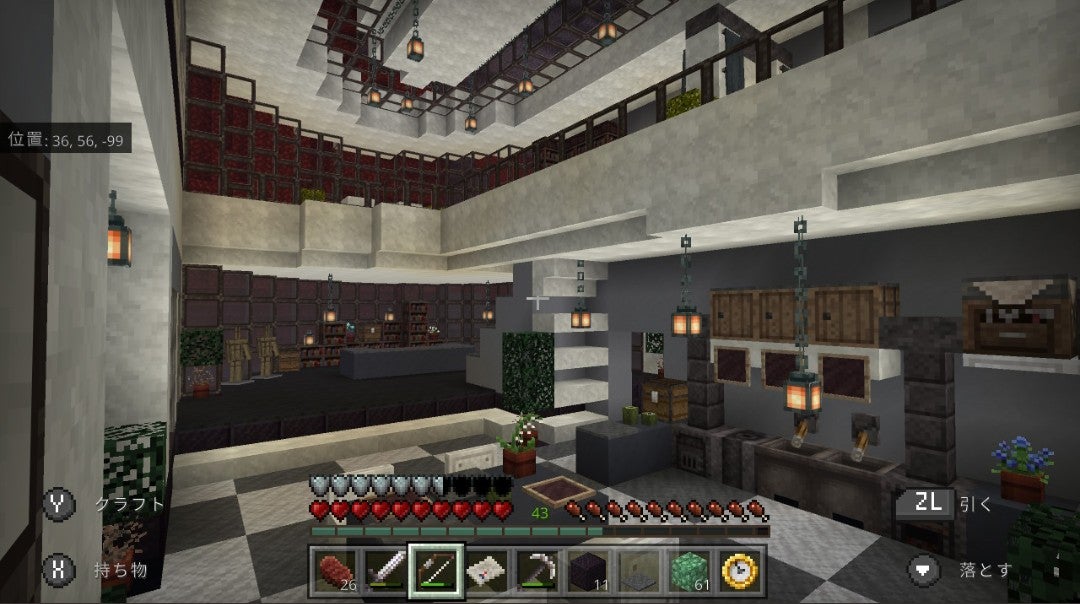The height and width of the screenshot is (604, 1080).
Task: Select the cooked meat hotbar slot
Action: coord(333,571)
